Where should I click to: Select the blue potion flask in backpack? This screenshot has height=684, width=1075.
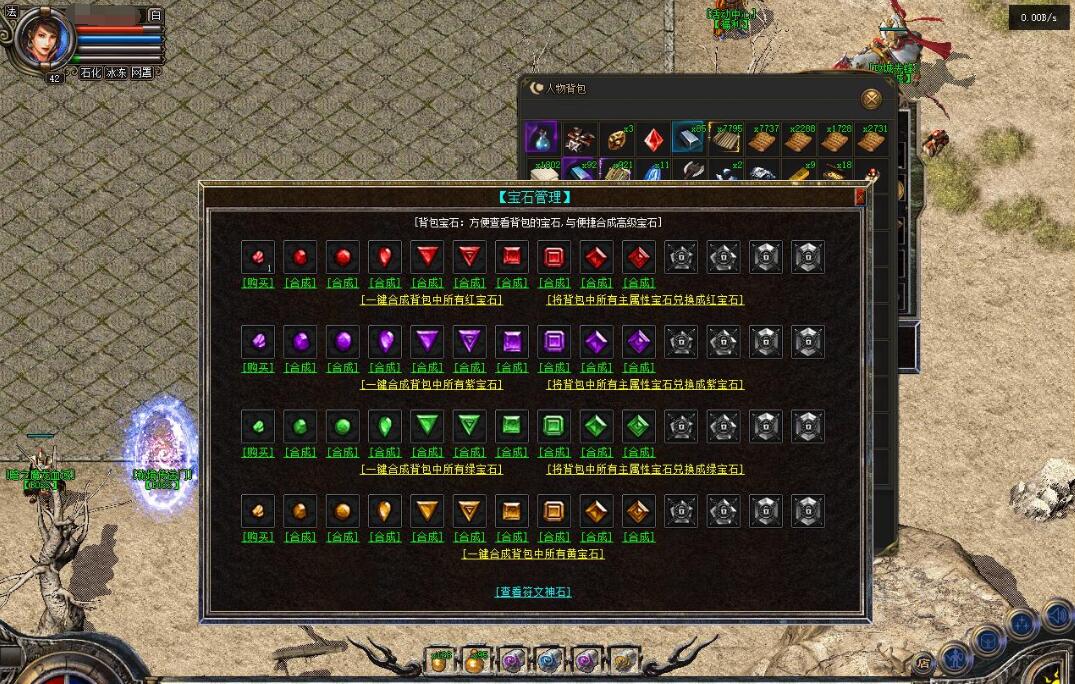coord(541,139)
